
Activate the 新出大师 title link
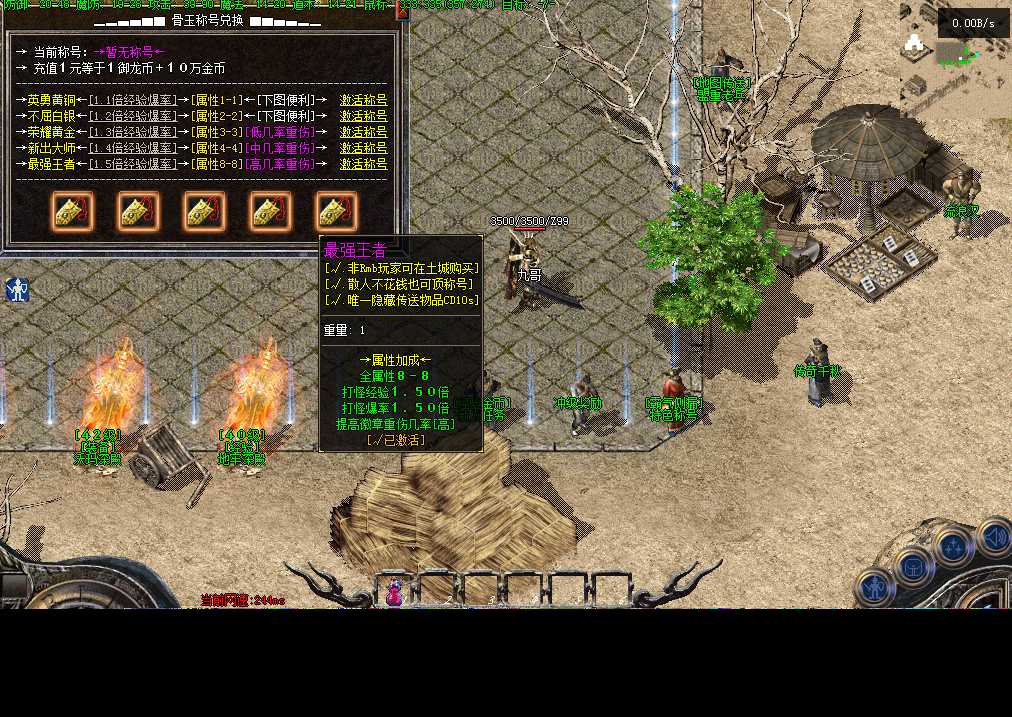(x=362, y=148)
